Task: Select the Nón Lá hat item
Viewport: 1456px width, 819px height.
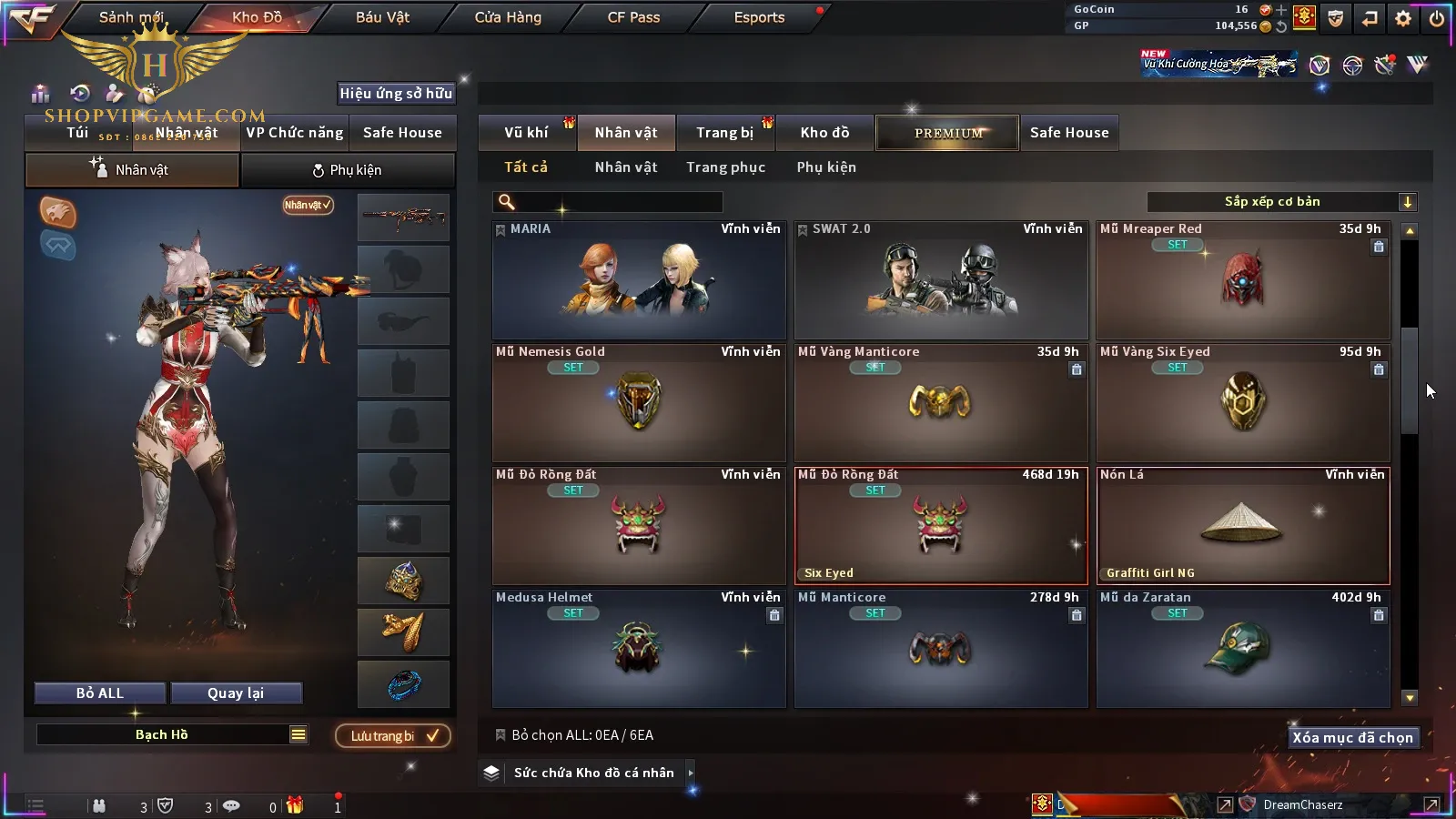Action: 1243,525
